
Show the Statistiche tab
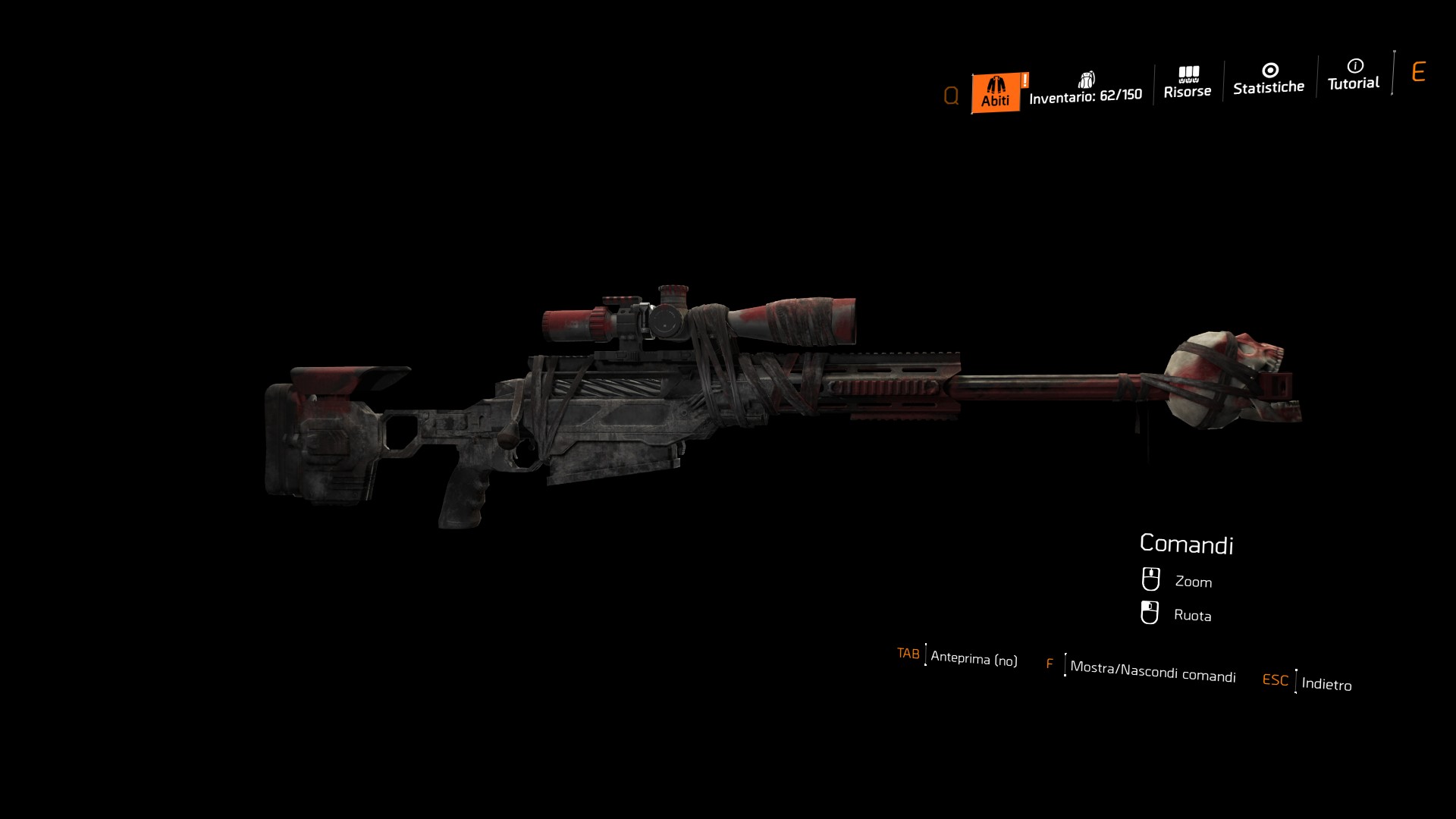coord(1269,80)
